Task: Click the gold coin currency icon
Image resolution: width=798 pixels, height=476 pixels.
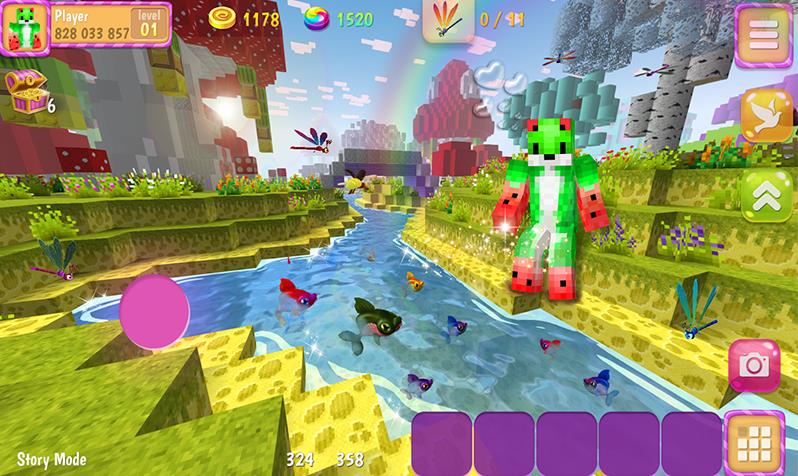Action: 222,18
